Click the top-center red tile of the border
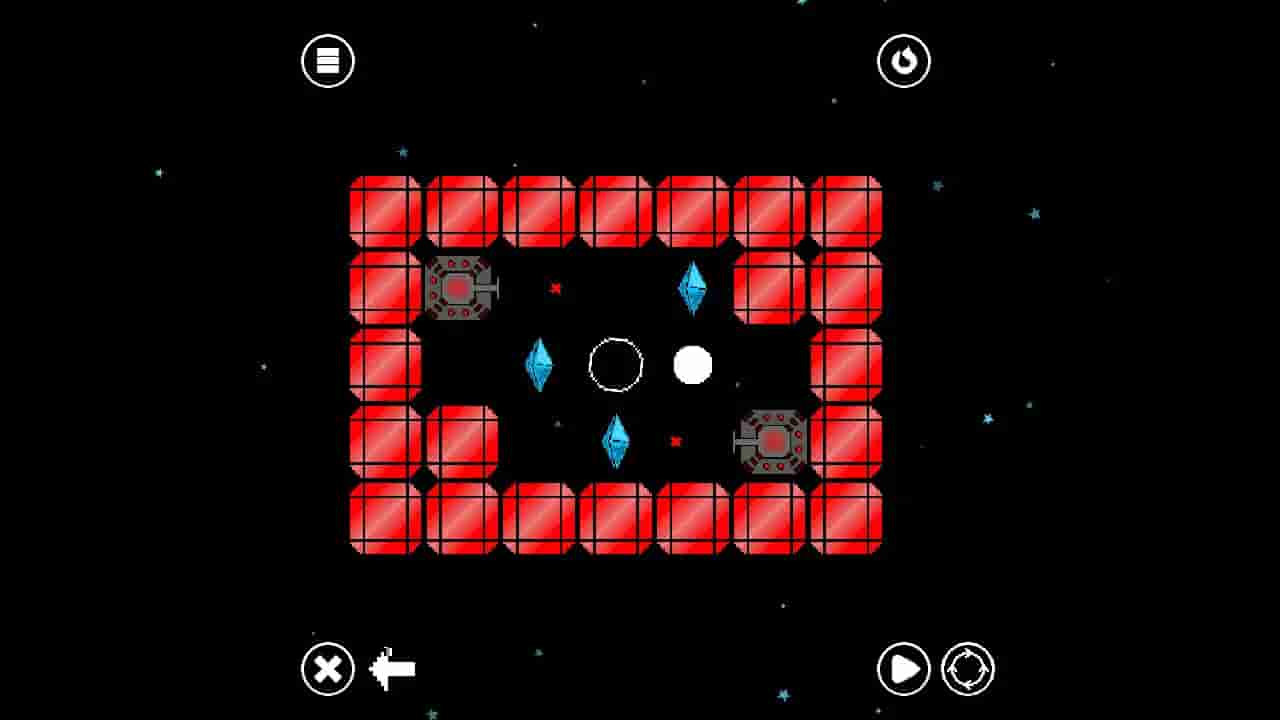 [x=617, y=209]
